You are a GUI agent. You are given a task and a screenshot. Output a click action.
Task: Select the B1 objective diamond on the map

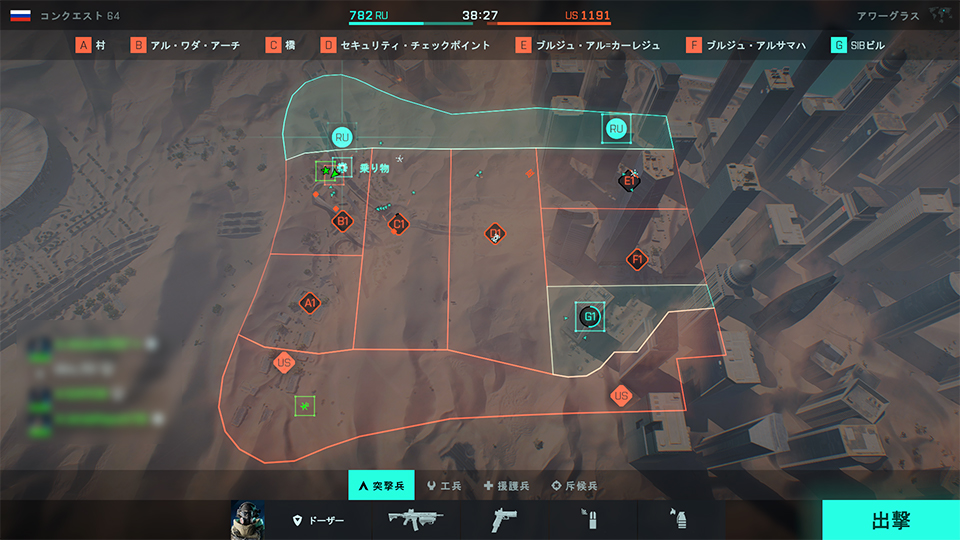pos(342,221)
